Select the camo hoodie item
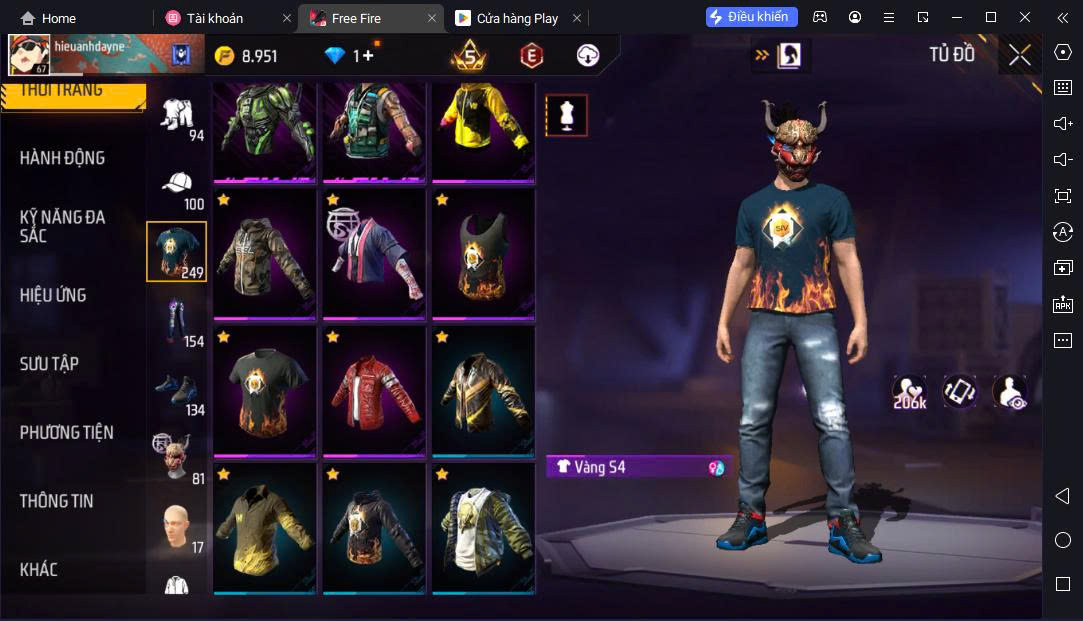The width and height of the screenshot is (1083, 621). click(x=265, y=255)
